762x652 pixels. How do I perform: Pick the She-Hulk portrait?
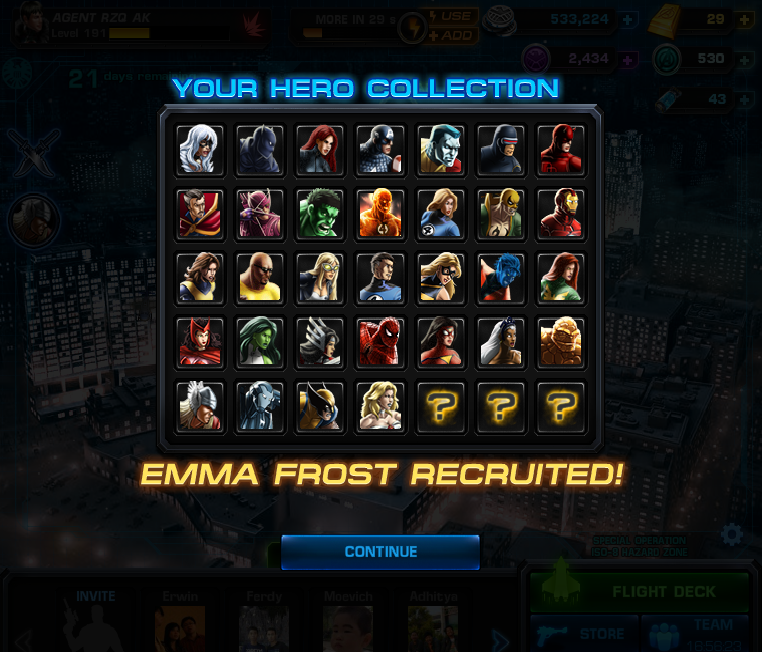260,343
